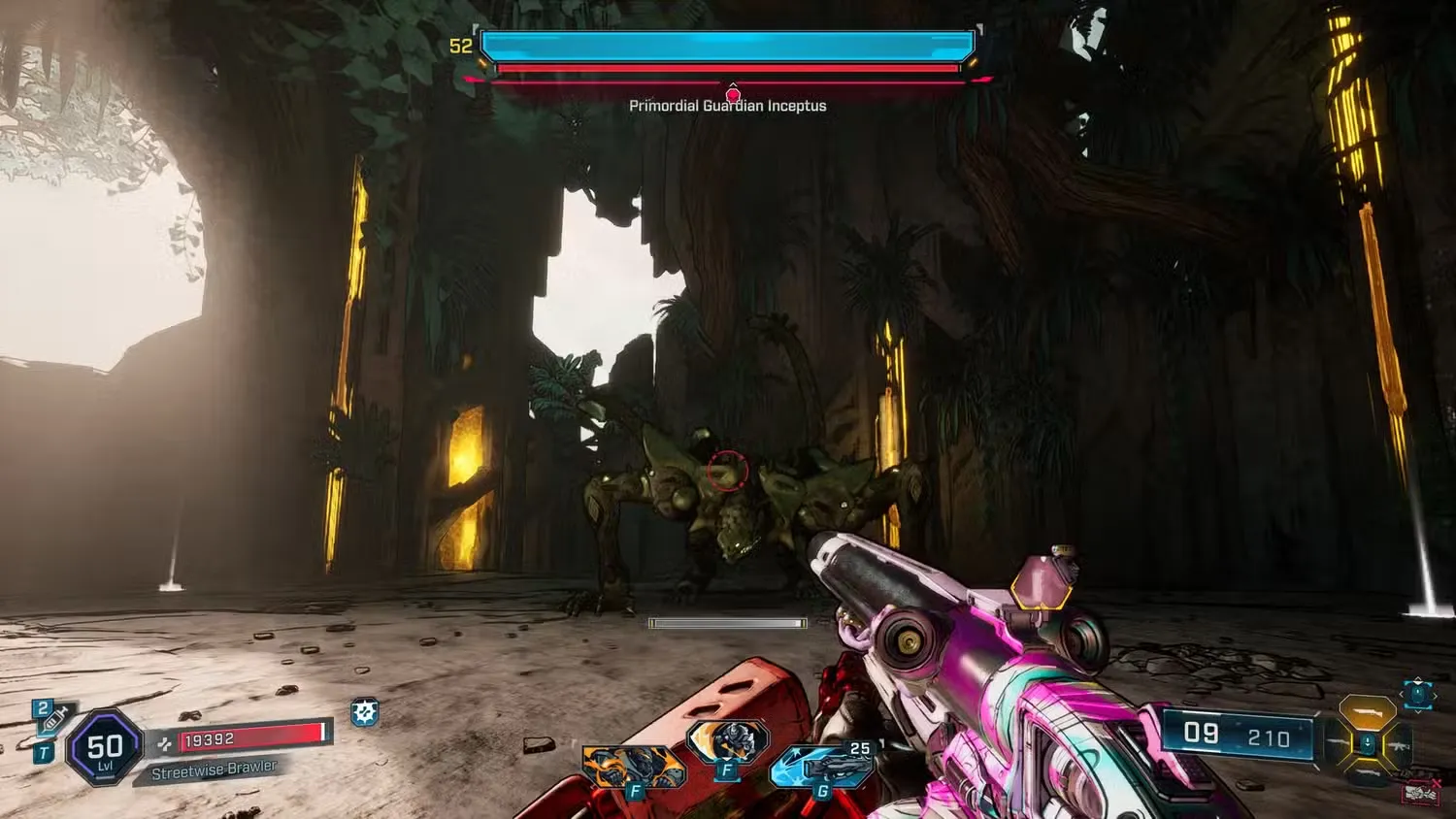The width and height of the screenshot is (1456, 819).
Task: Switch to the assault rifle weapon slot
Action: click(1401, 747)
